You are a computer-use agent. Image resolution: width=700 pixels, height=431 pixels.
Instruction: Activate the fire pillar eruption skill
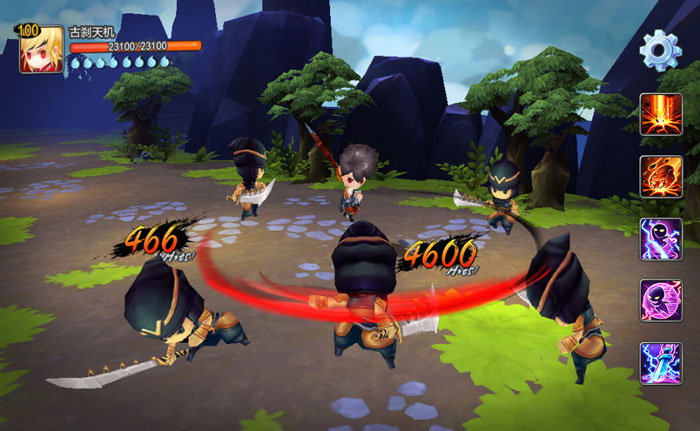click(x=661, y=114)
